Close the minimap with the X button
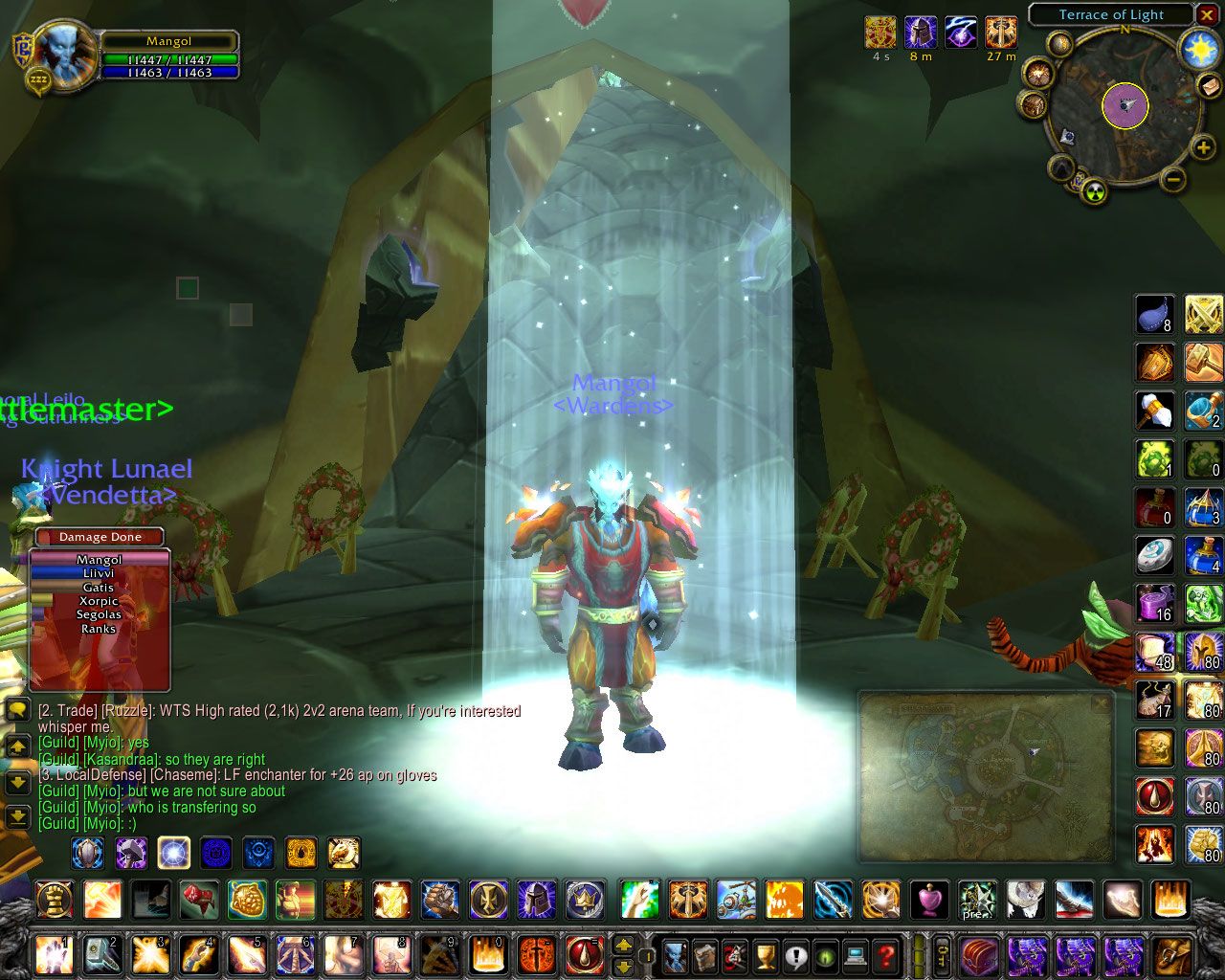Viewport: 1225px width, 980px height. pyautogui.click(x=1207, y=14)
